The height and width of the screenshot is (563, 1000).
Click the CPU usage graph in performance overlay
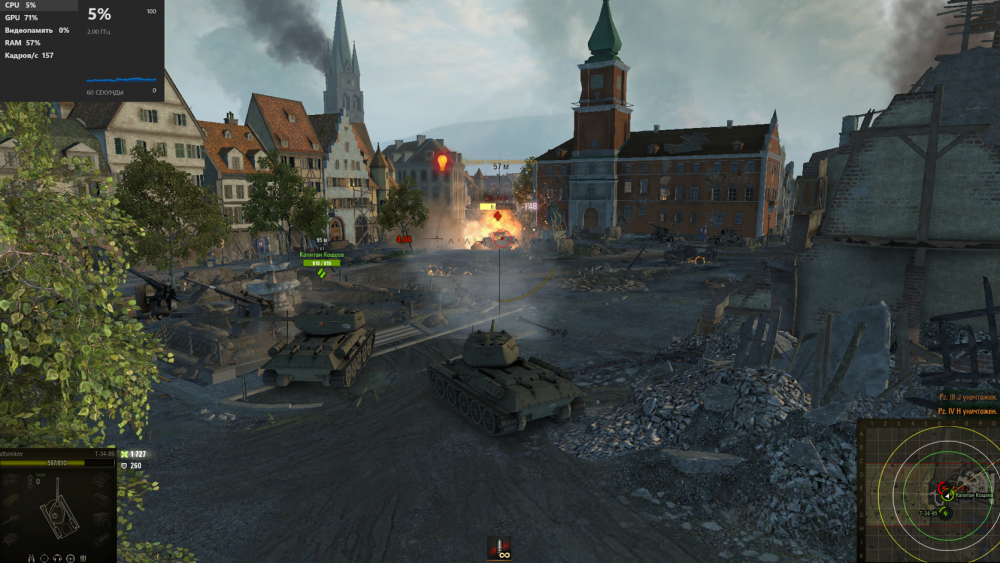pyautogui.click(x=122, y=80)
